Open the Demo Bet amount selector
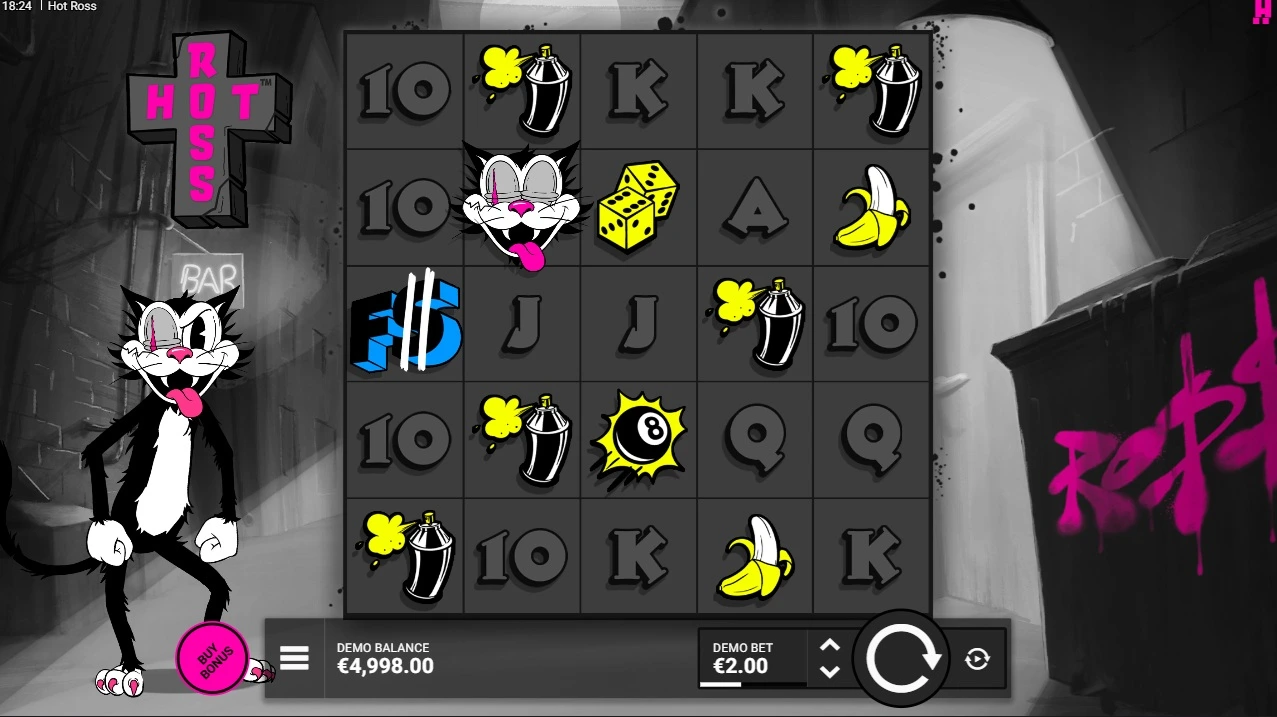Image resolution: width=1277 pixels, height=717 pixels. [x=752, y=658]
